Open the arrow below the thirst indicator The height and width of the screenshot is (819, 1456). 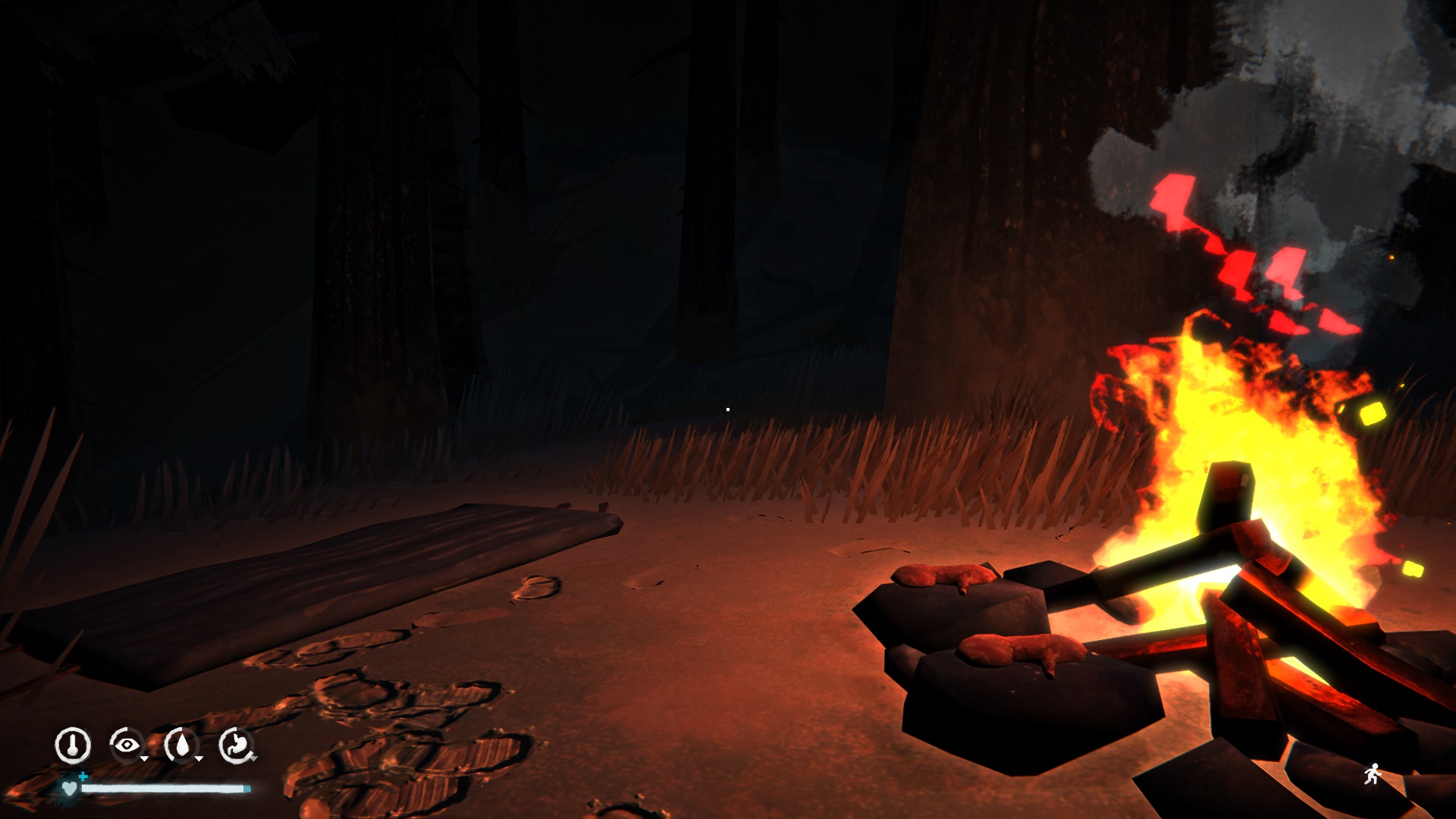coord(199,758)
